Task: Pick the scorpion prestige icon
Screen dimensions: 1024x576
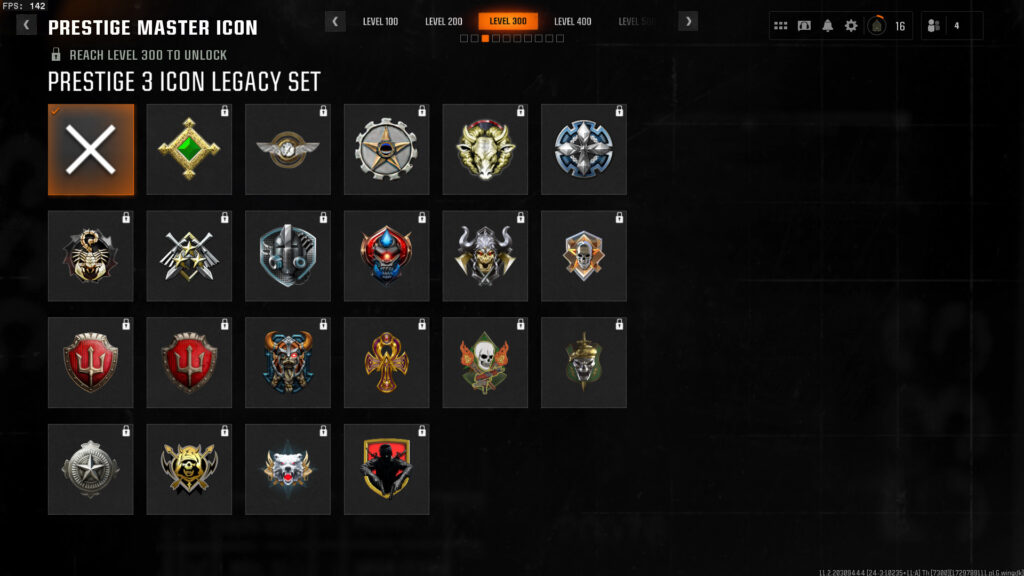Action: click(90, 256)
